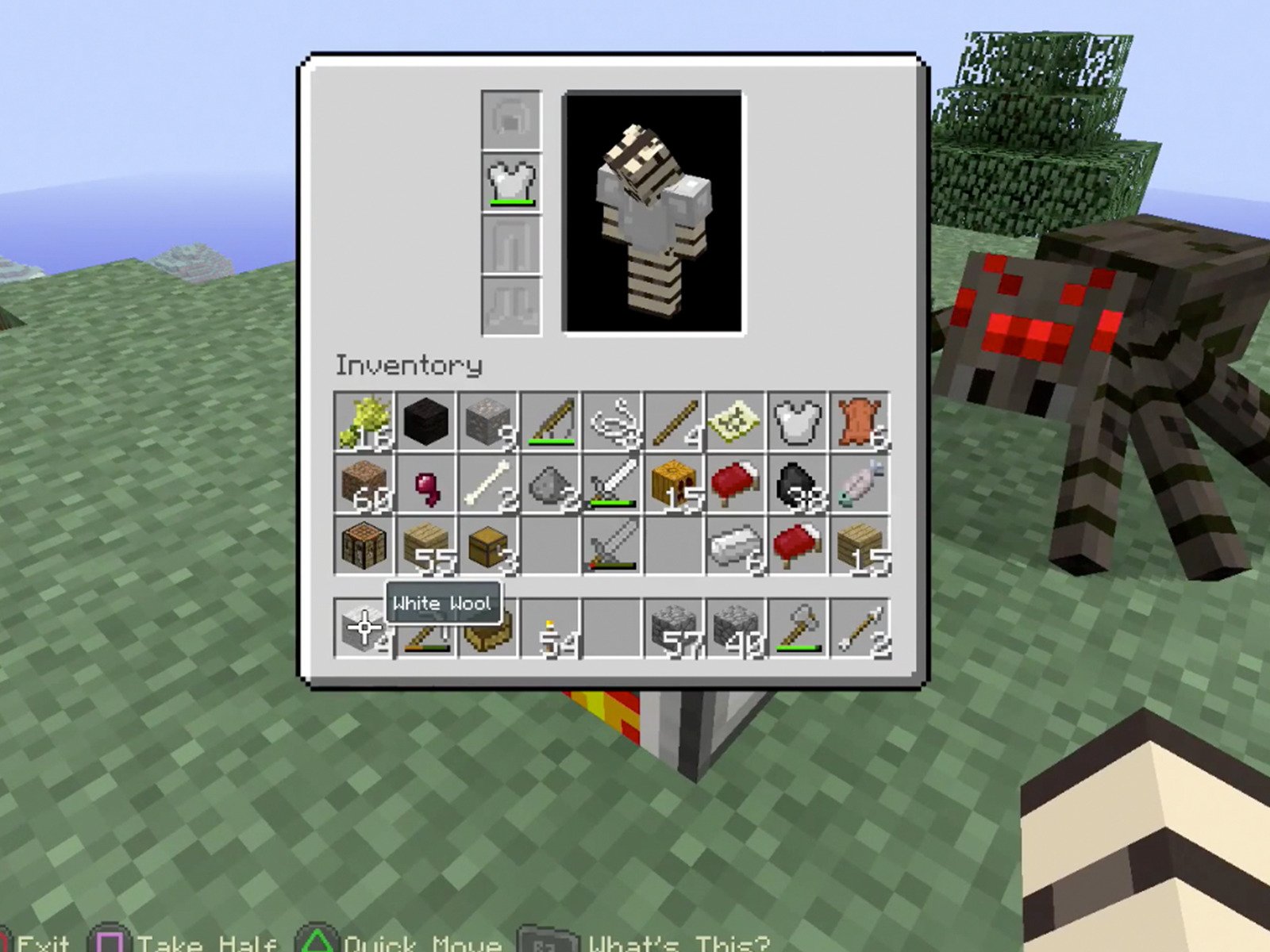Select the iron sword with green durability bar
Image resolution: width=1270 pixels, height=952 pixels.
pyautogui.click(x=611, y=484)
